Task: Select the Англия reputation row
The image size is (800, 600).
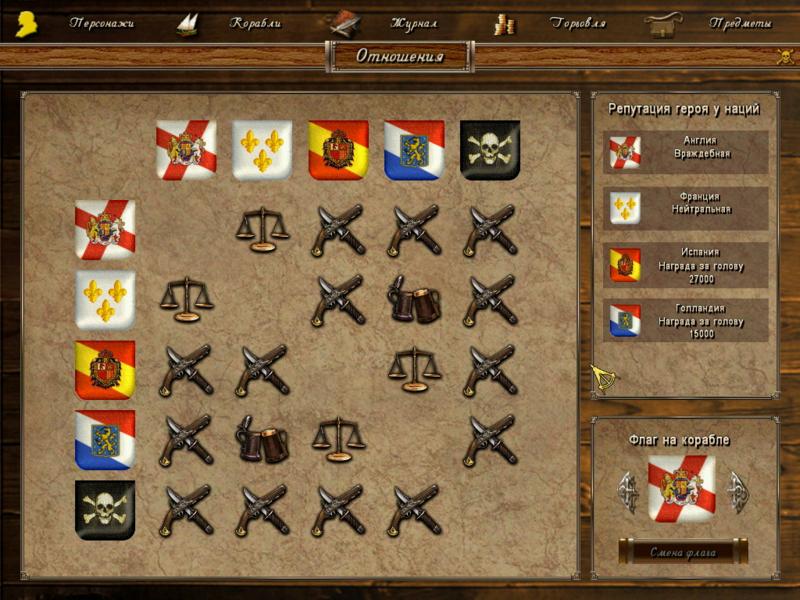Action: click(x=686, y=152)
